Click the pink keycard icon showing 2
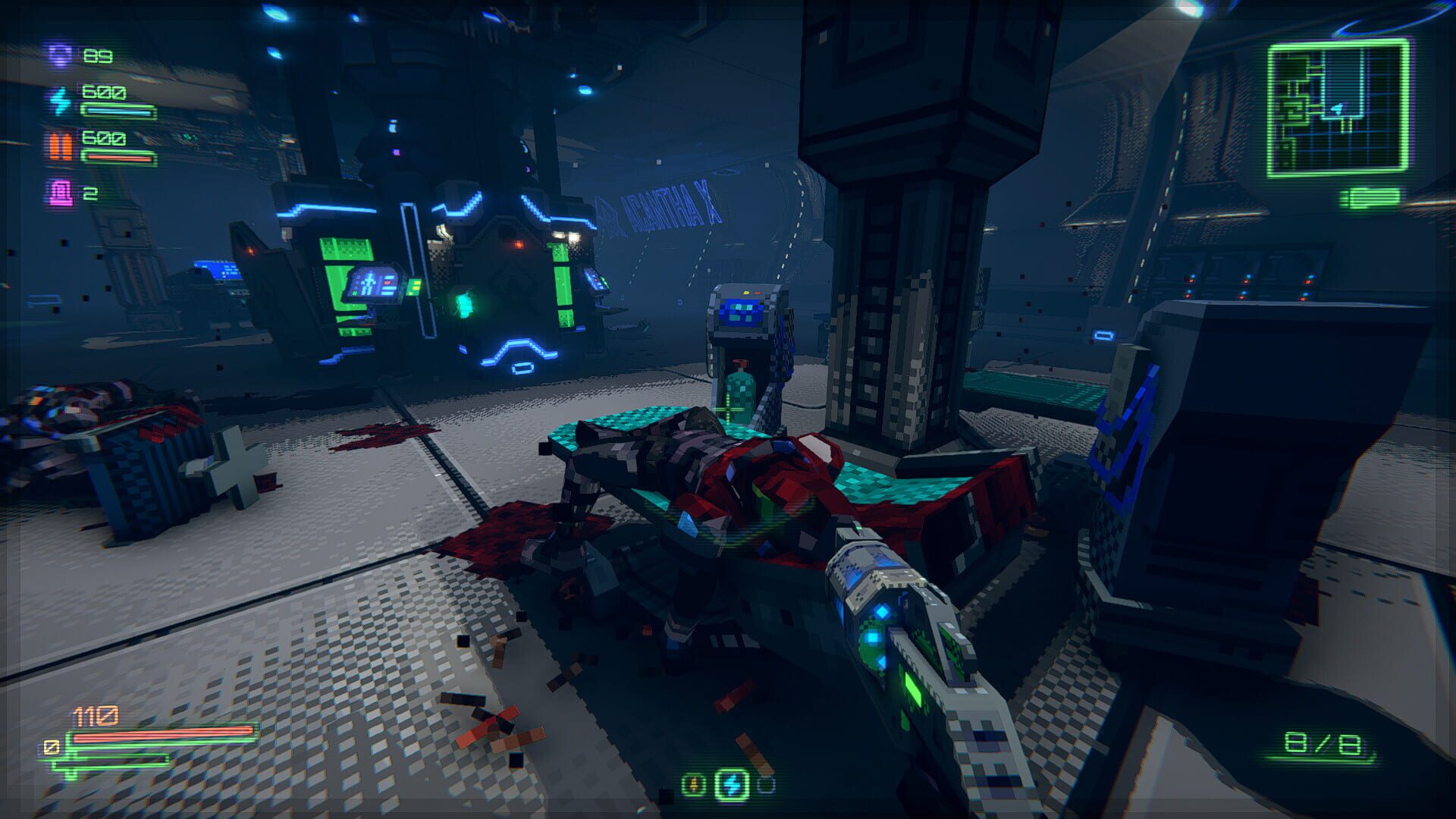The height and width of the screenshot is (819, 1456). [x=61, y=193]
